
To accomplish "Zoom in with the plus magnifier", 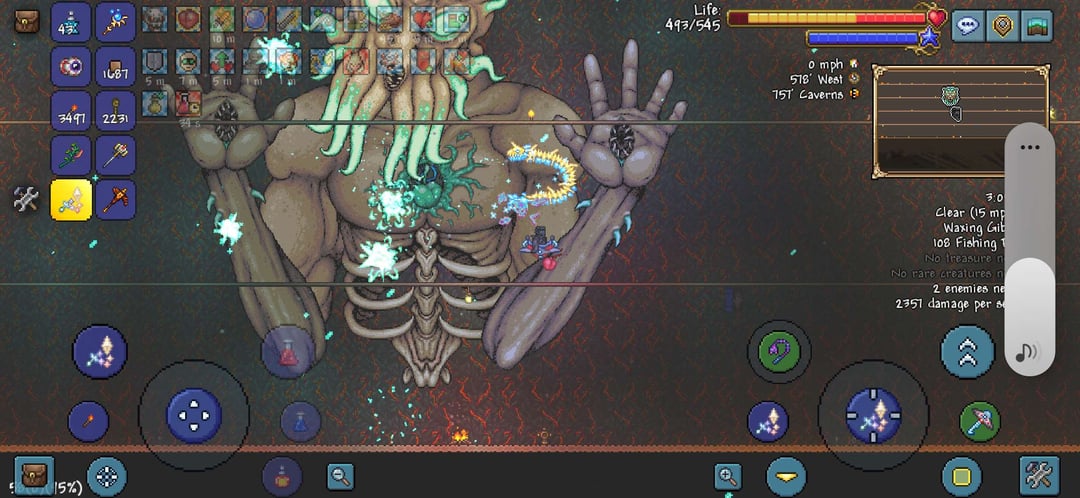I will point(728,477).
